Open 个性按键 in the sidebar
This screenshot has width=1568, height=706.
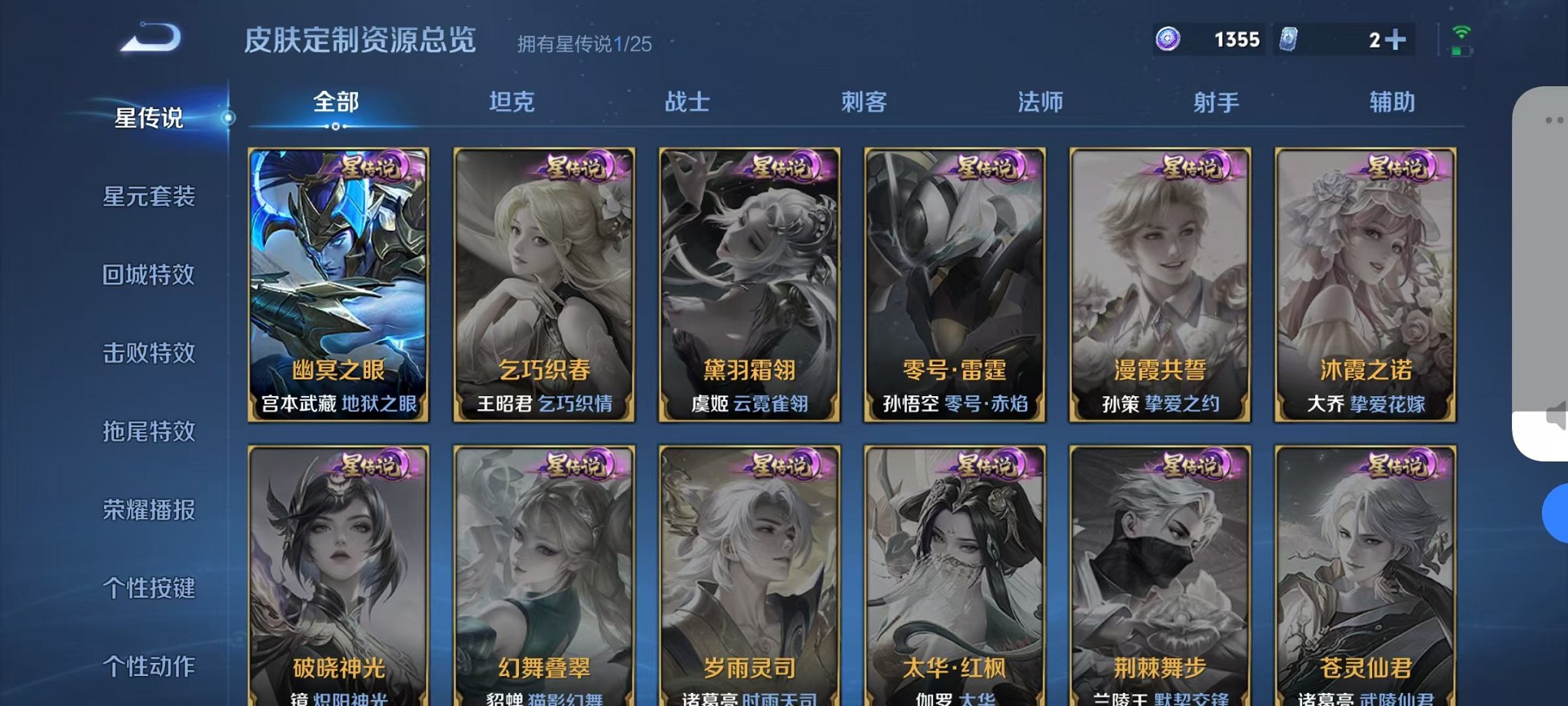(149, 587)
